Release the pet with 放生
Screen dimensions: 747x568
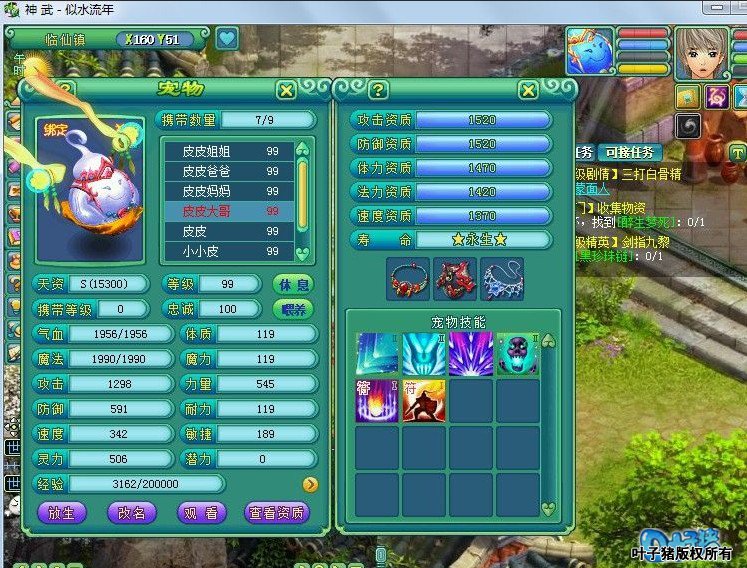[x=62, y=512]
